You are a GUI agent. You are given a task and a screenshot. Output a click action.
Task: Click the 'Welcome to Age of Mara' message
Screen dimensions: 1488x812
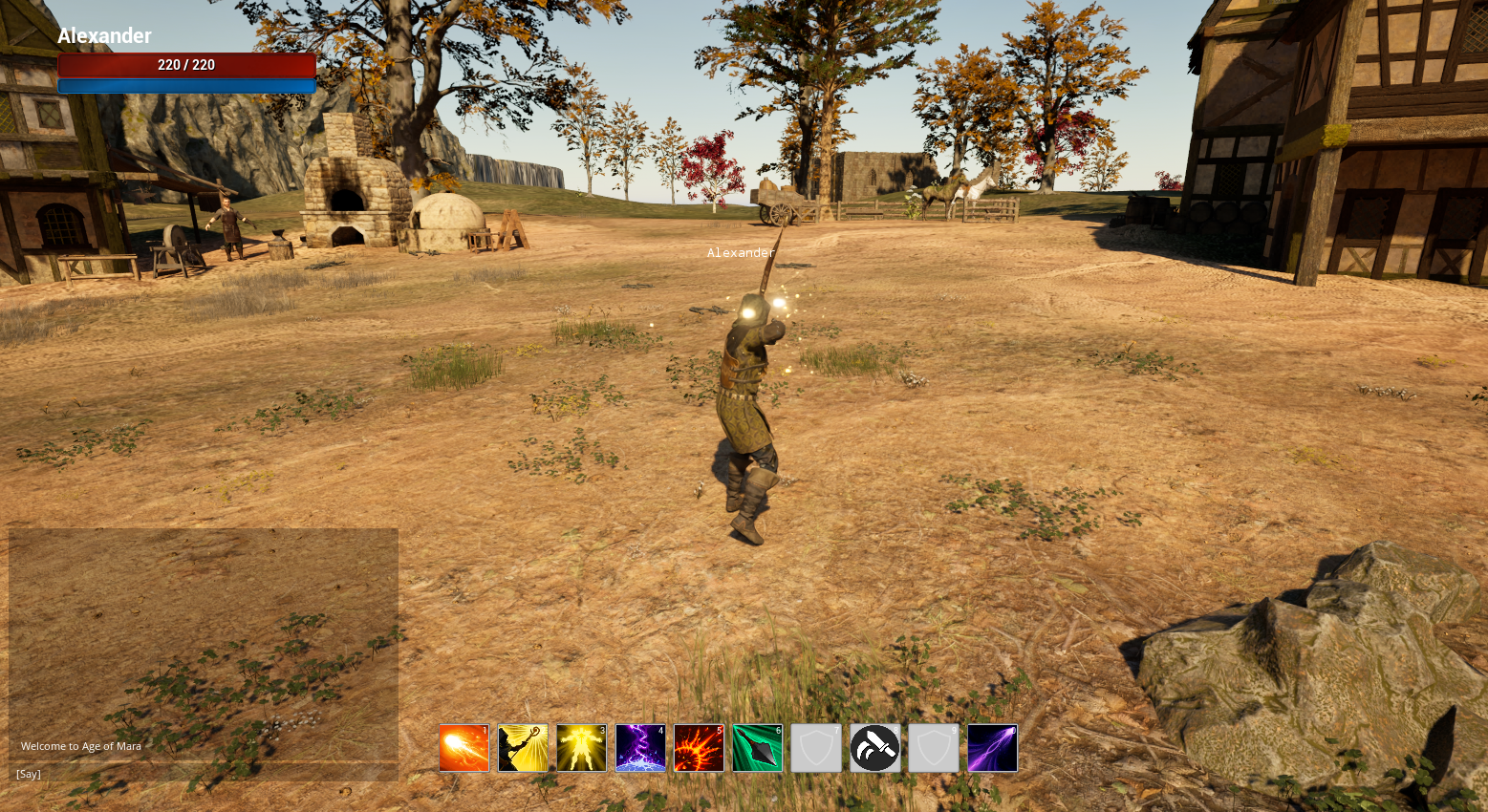pos(80,746)
